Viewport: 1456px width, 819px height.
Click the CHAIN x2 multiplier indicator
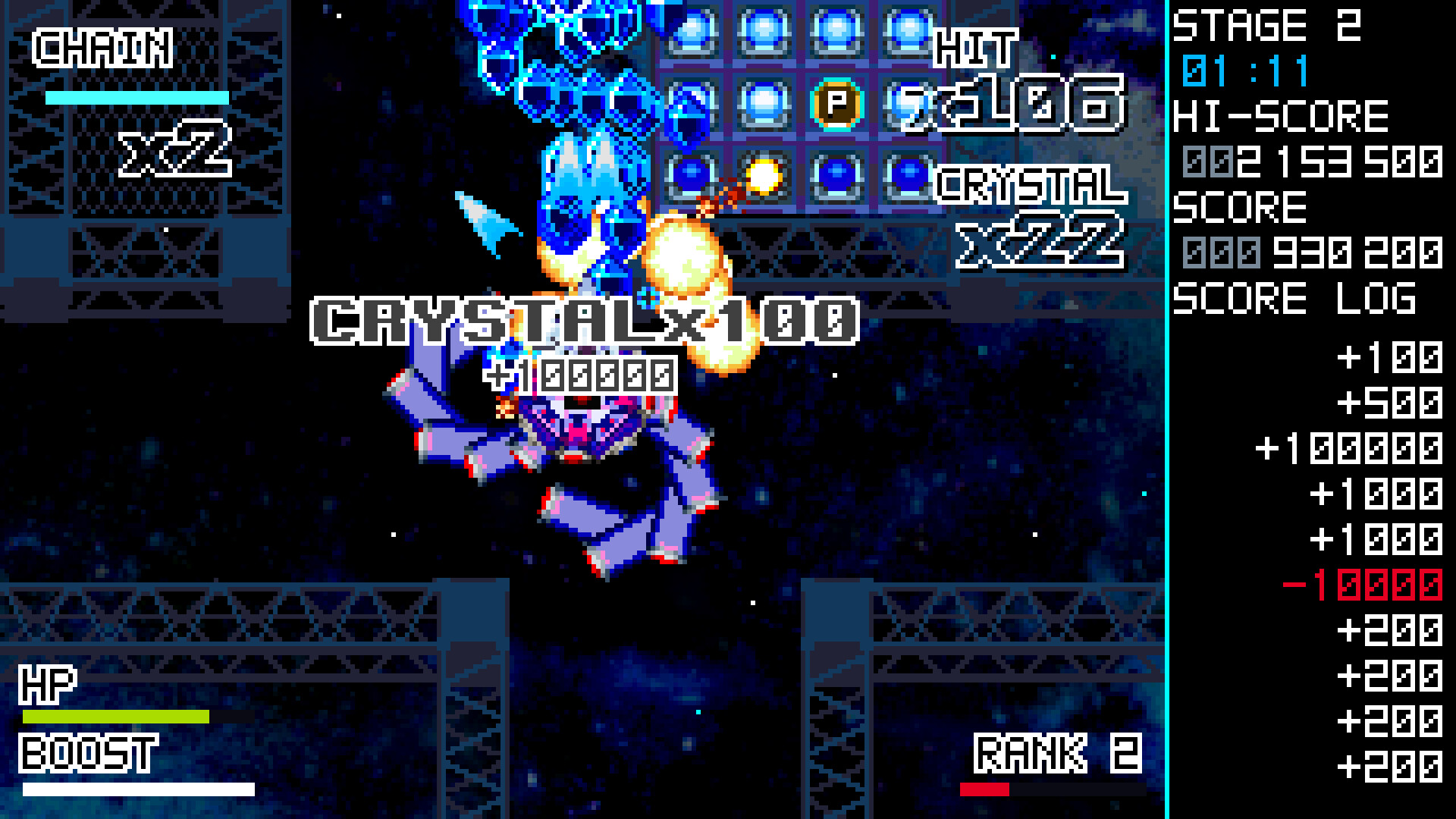click(136, 99)
